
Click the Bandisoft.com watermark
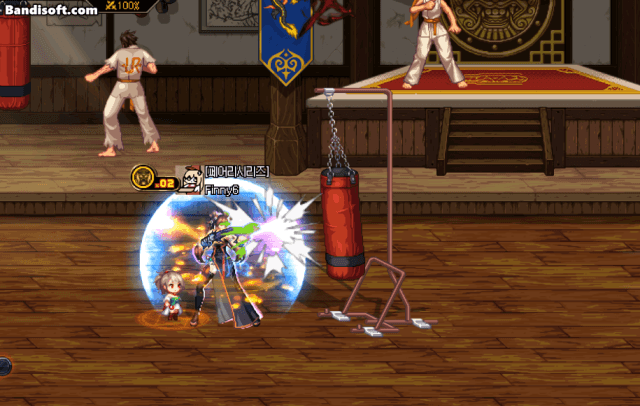(x=50, y=9)
